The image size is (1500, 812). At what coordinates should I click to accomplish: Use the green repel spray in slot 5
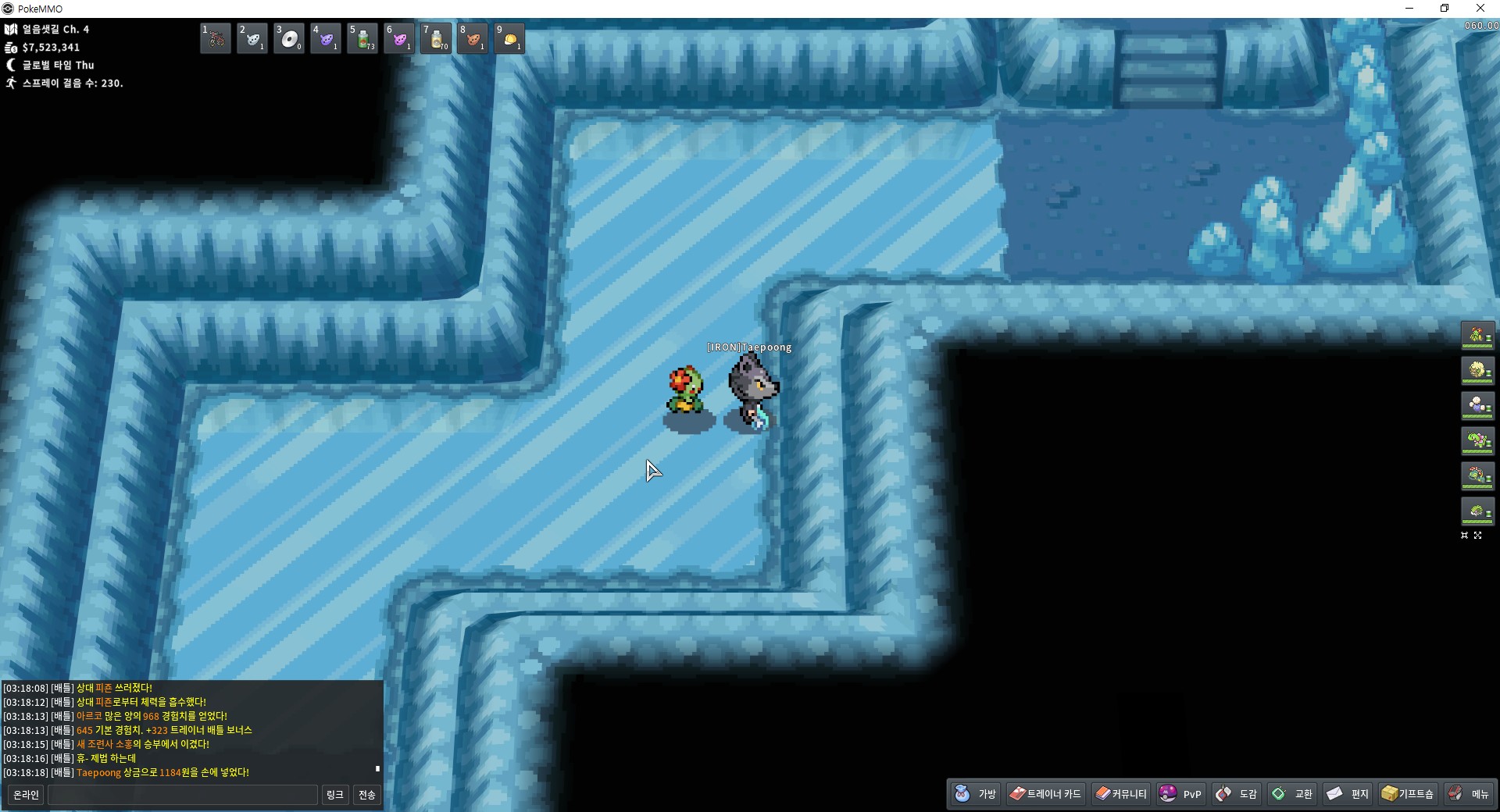(x=362, y=38)
